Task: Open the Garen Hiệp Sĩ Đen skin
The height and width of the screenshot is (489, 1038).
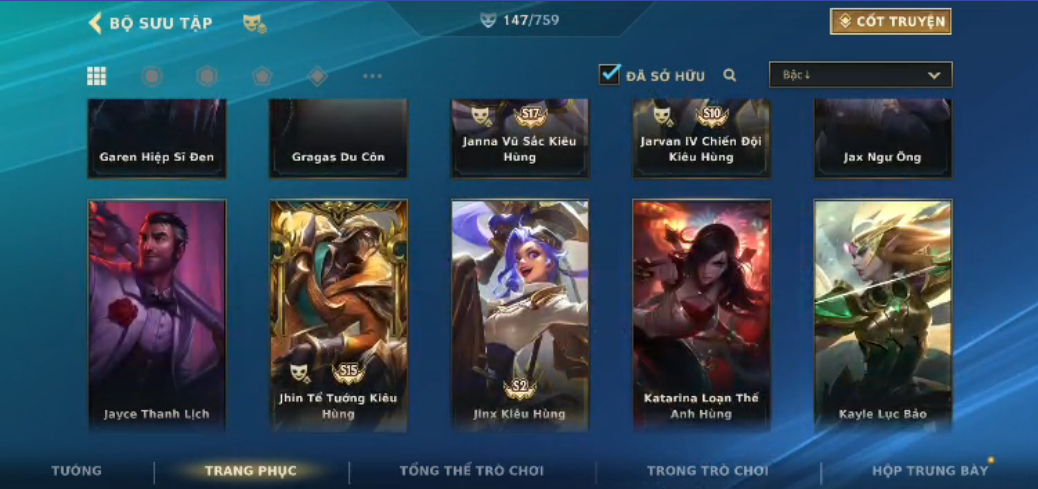Action: tap(157, 138)
